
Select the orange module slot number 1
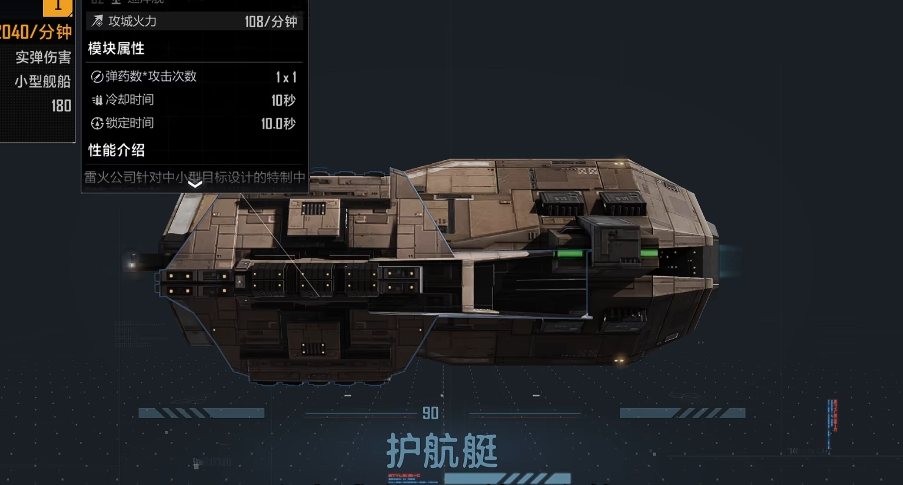(x=58, y=6)
